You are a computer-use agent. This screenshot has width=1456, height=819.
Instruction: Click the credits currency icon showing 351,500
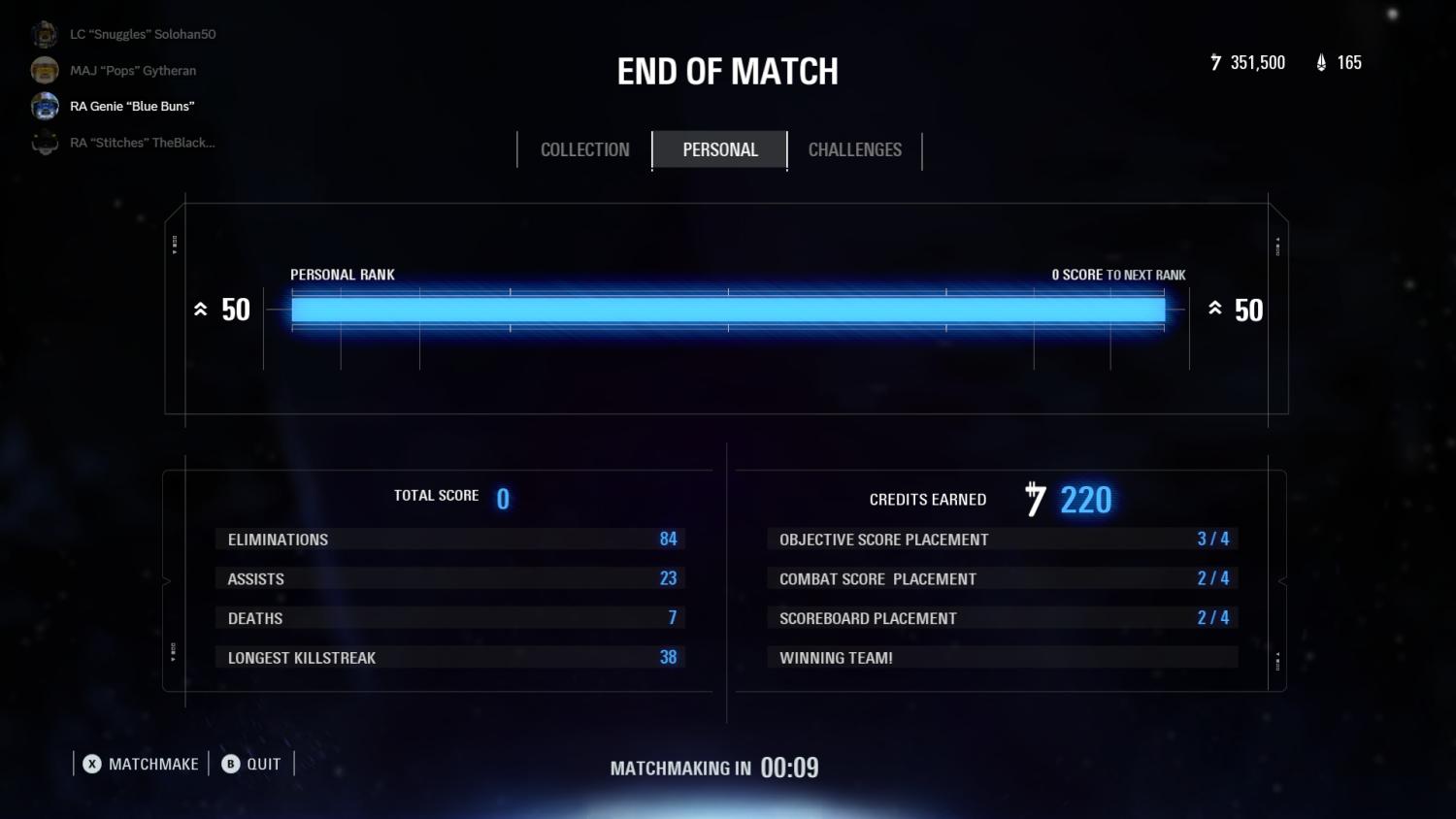point(1214,62)
